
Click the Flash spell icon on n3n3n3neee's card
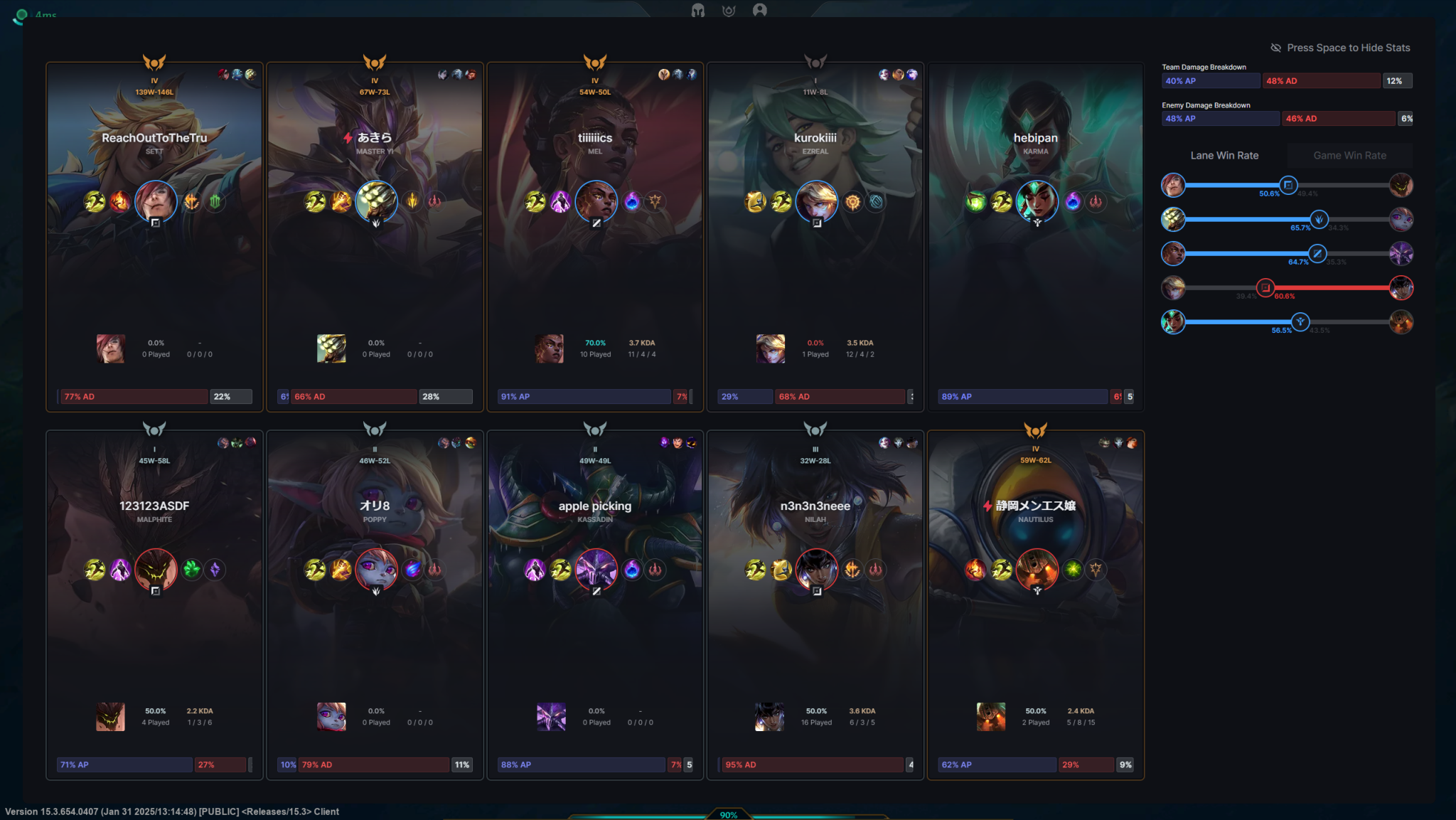756,569
